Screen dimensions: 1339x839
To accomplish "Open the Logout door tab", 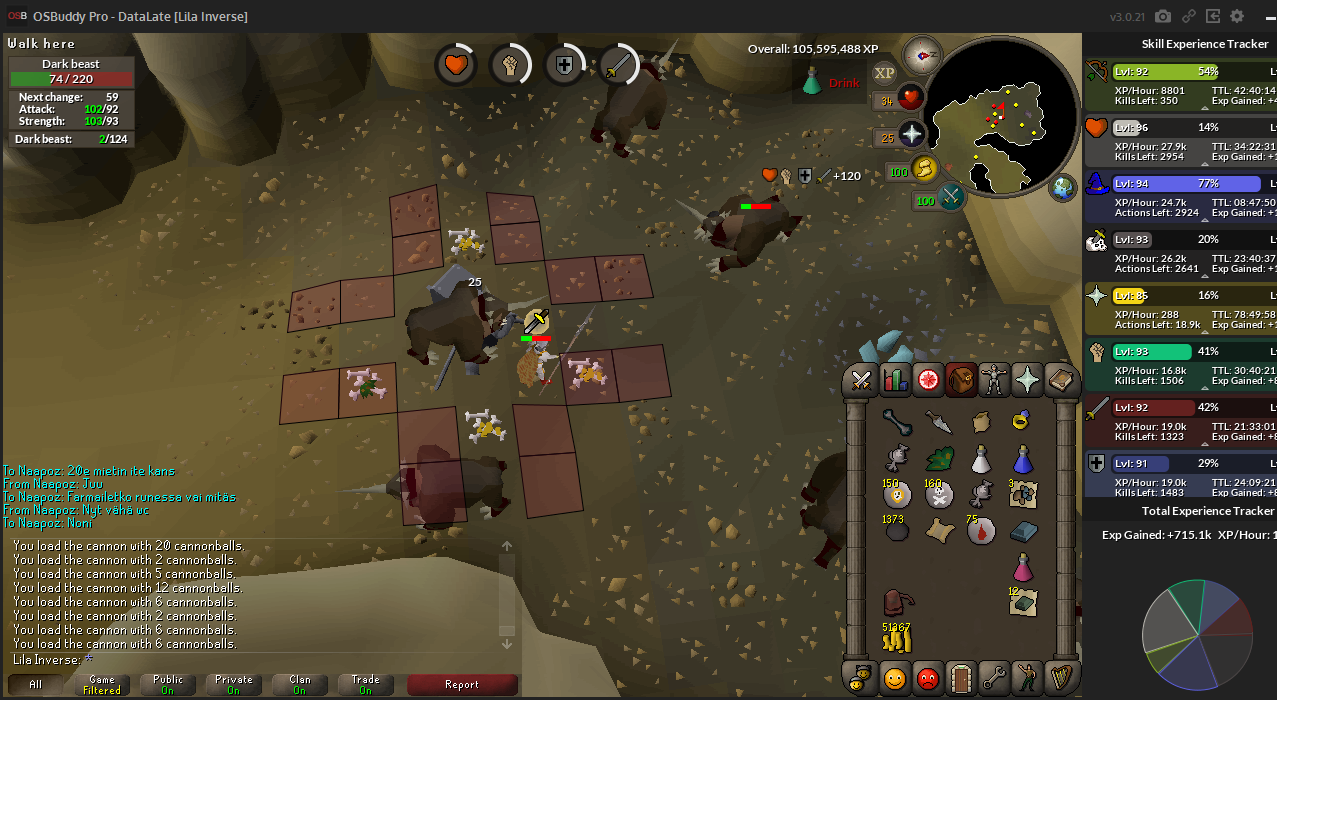I will click(961, 678).
